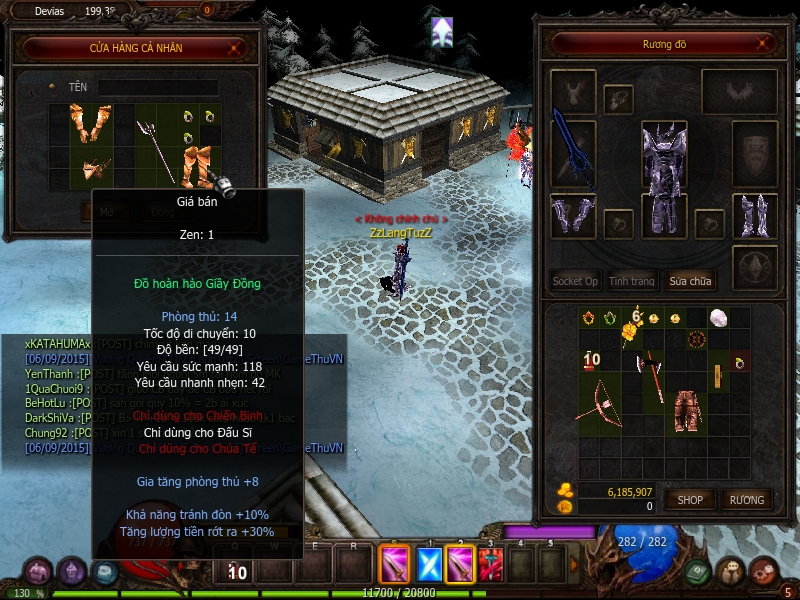Select the red potion stack of 10
This screenshot has height=600, width=800.
click(590, 360)
